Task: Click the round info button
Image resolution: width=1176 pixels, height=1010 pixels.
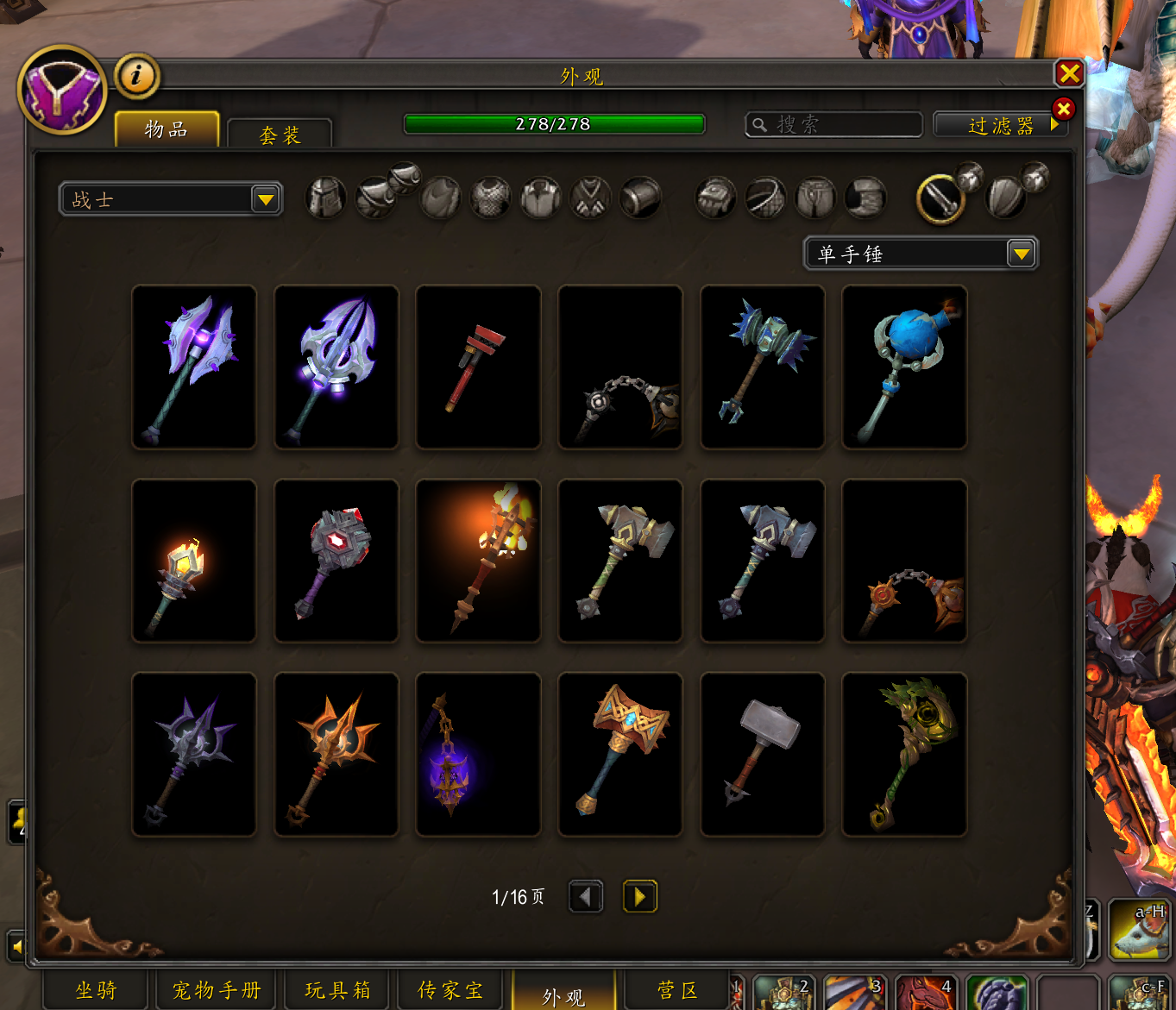Action: pos(136,76)
